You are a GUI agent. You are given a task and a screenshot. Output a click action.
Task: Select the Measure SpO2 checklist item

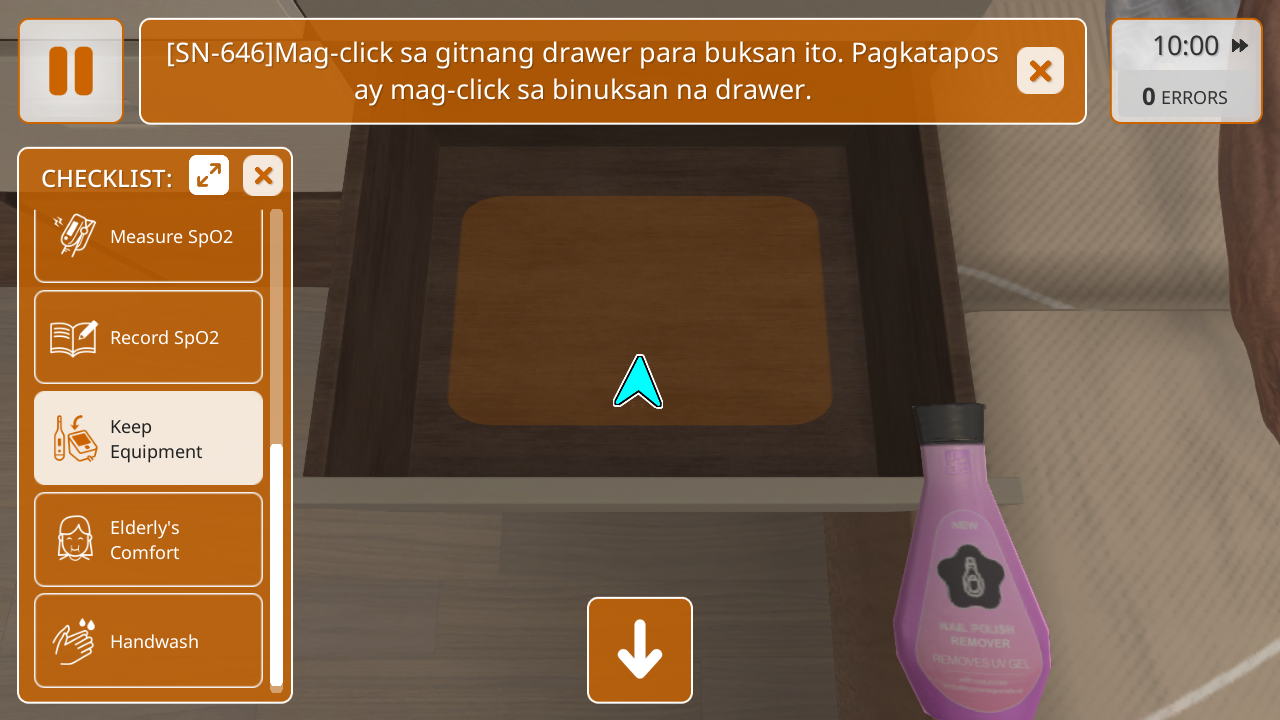pyautogui.click(x=148, y=238)
